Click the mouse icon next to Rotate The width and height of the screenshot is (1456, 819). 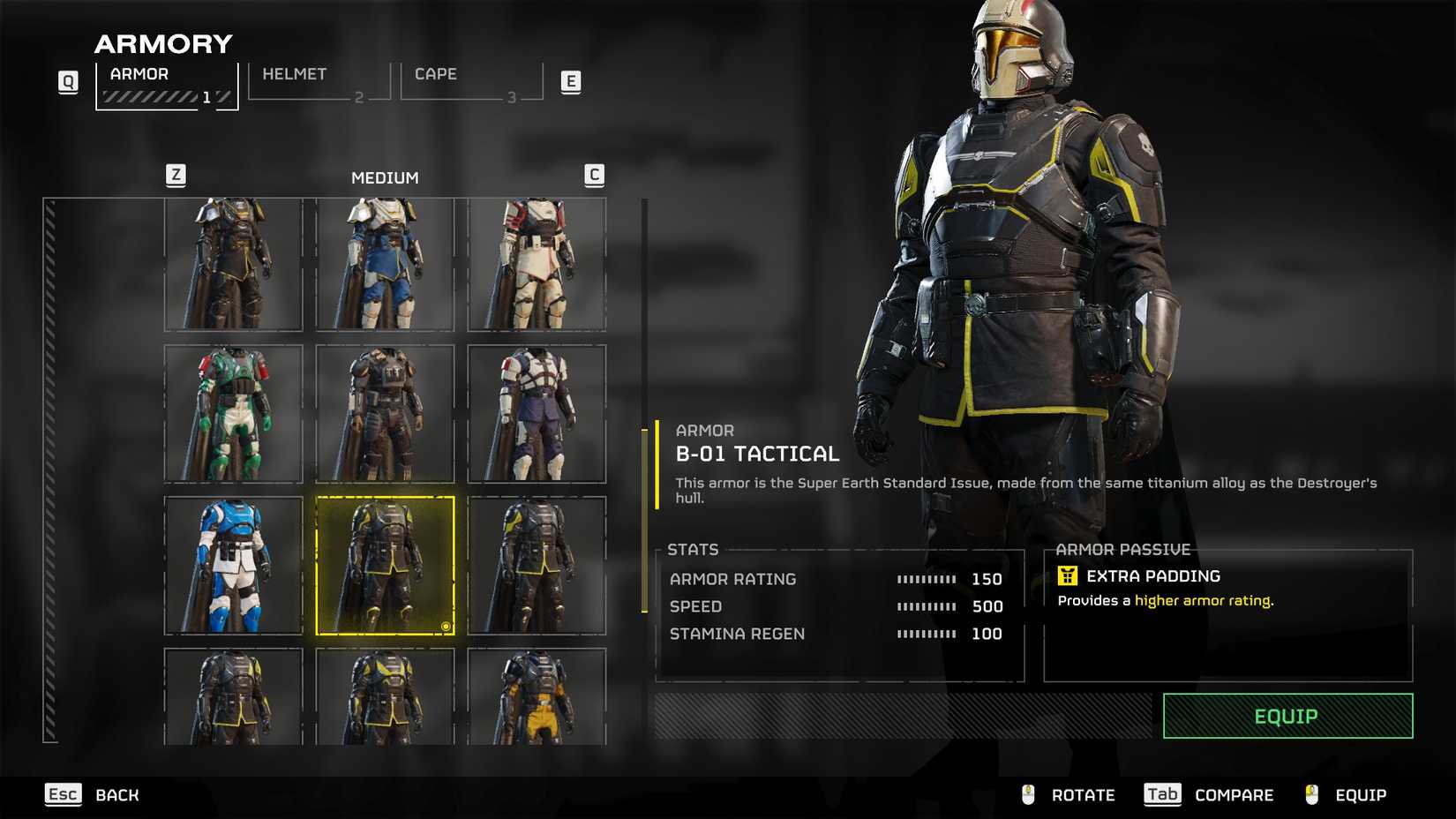tap(1027, 794)
